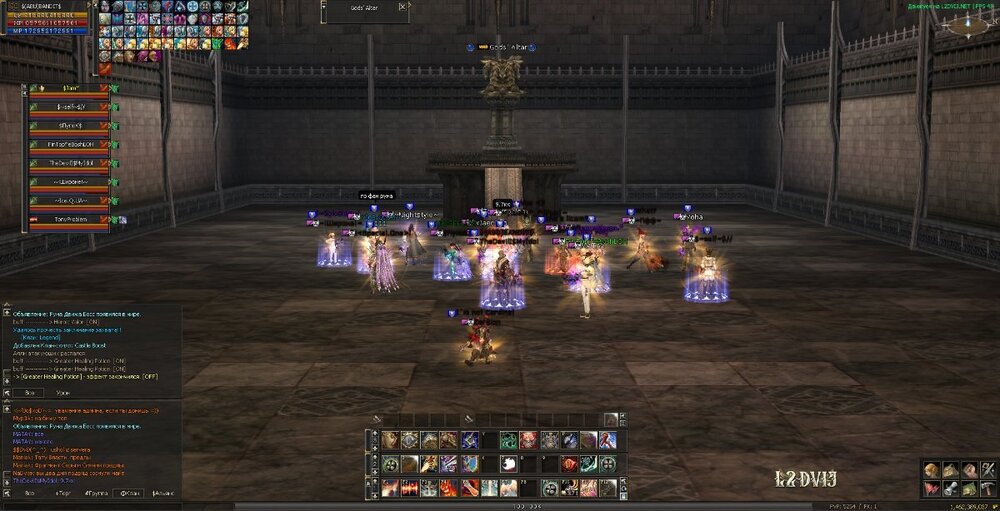
Task: Open the Альянс alliance chat tab
Action: point(164,493)
